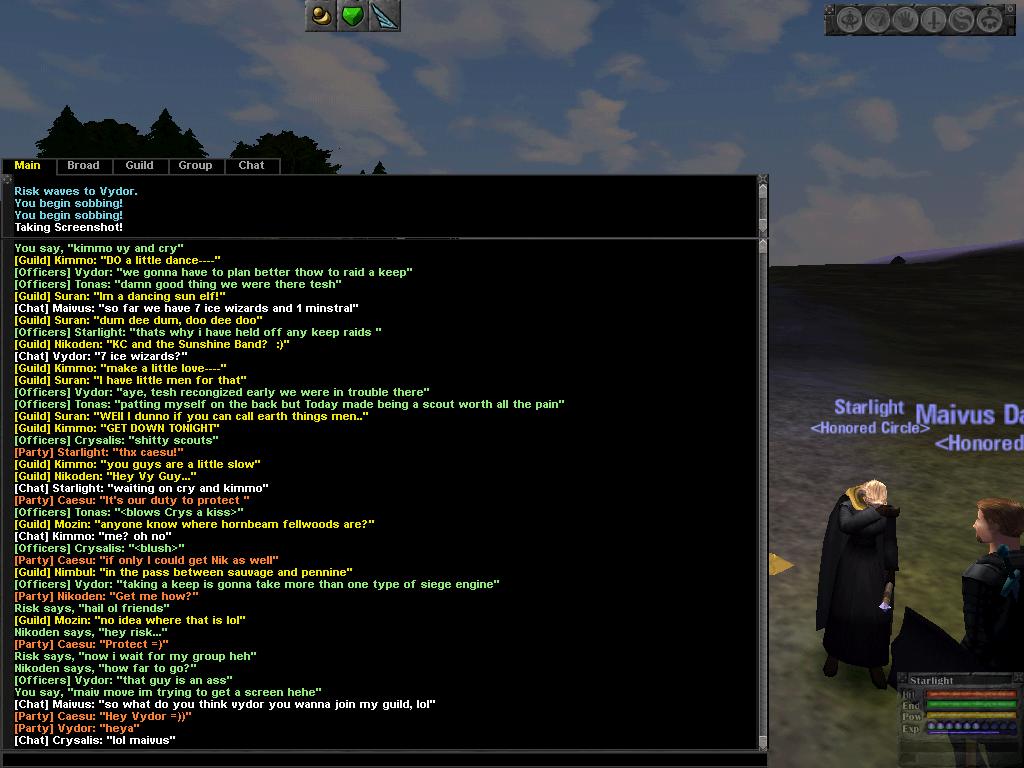Select the Guild chat tab
This screenshot has width=1024, height=768.
(x=139, y=166)
